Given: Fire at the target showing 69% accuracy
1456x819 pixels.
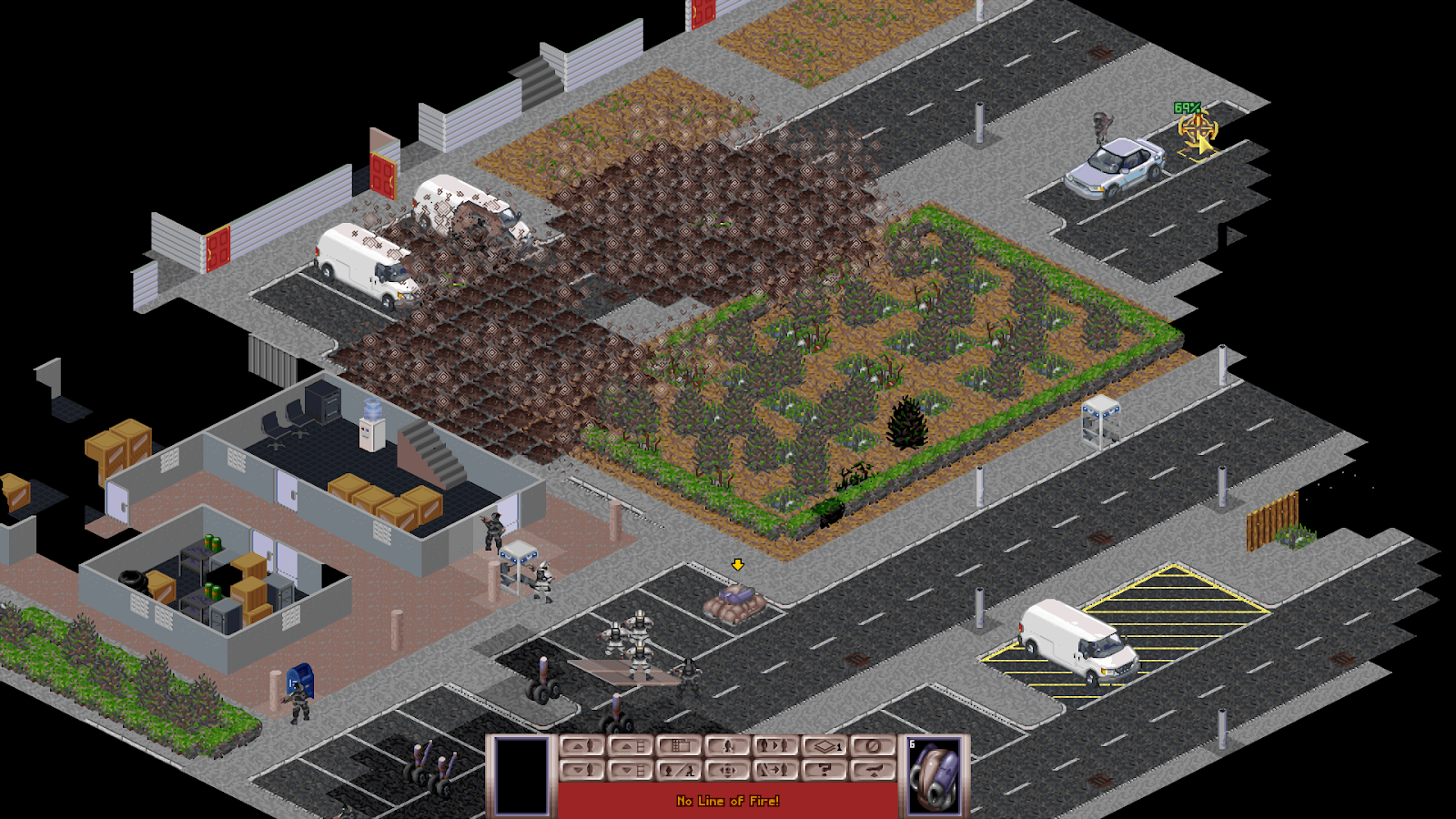Looking at the screenshot, I should point(1197,129).
